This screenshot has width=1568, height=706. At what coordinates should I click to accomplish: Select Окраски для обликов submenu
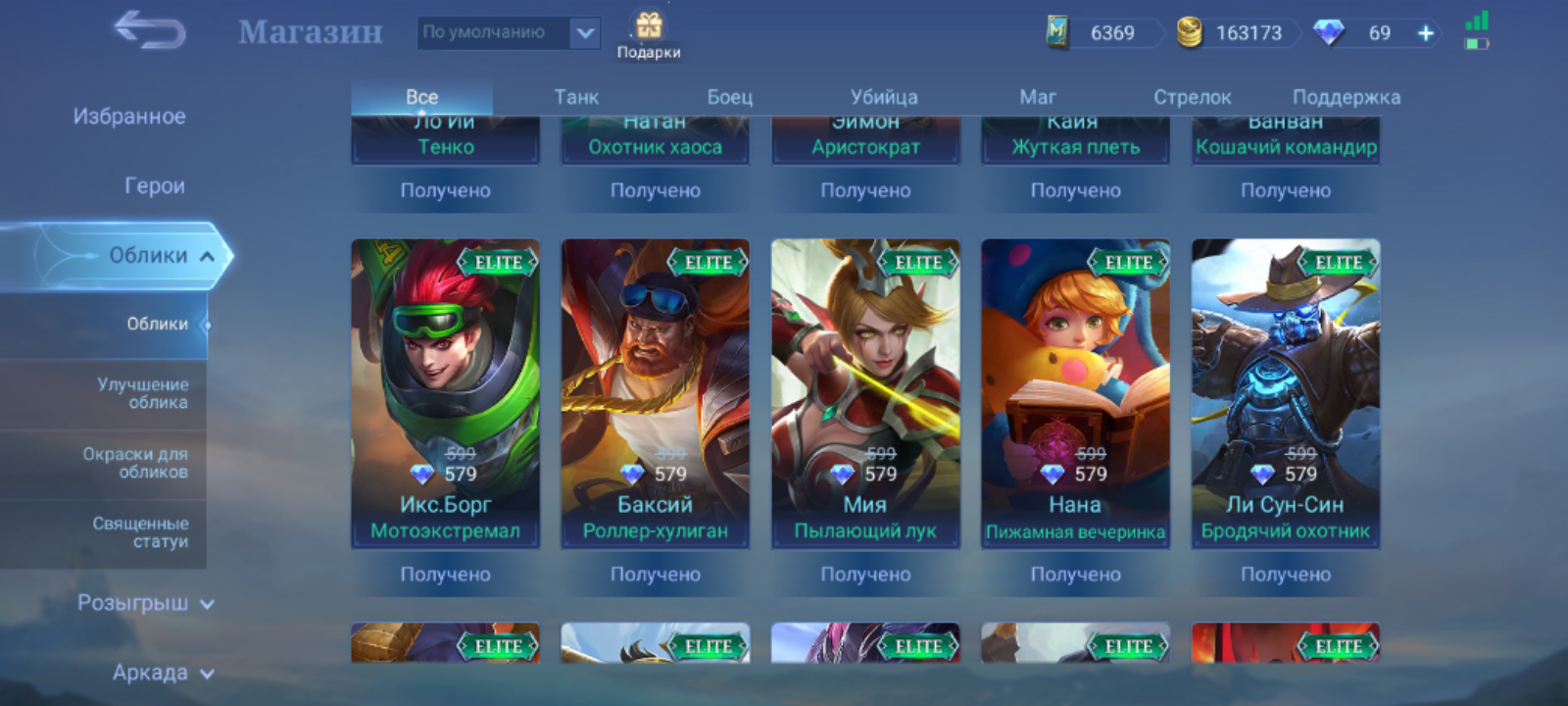click(135, 463)
